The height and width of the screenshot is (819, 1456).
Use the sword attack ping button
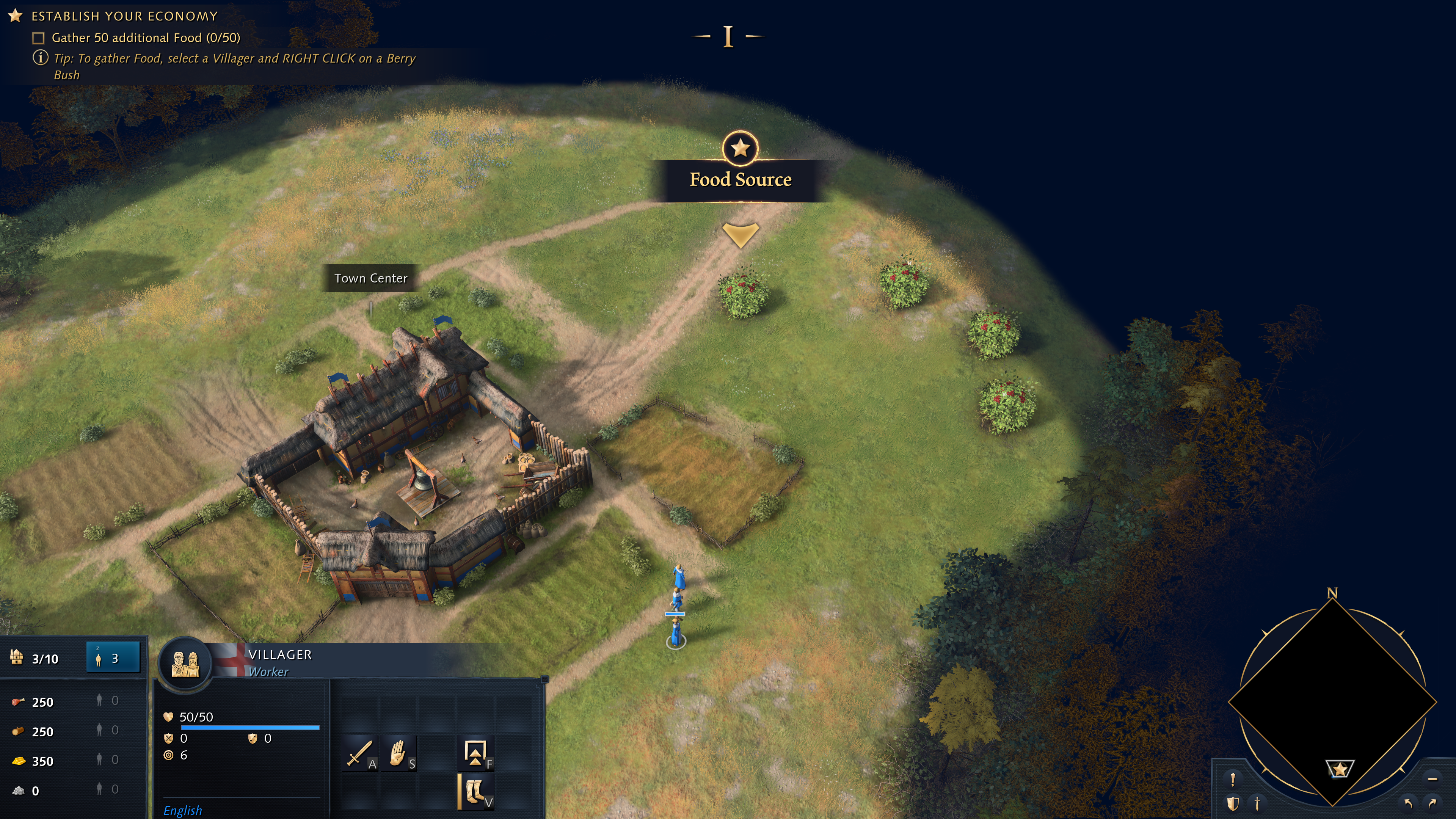[1257, 803]
